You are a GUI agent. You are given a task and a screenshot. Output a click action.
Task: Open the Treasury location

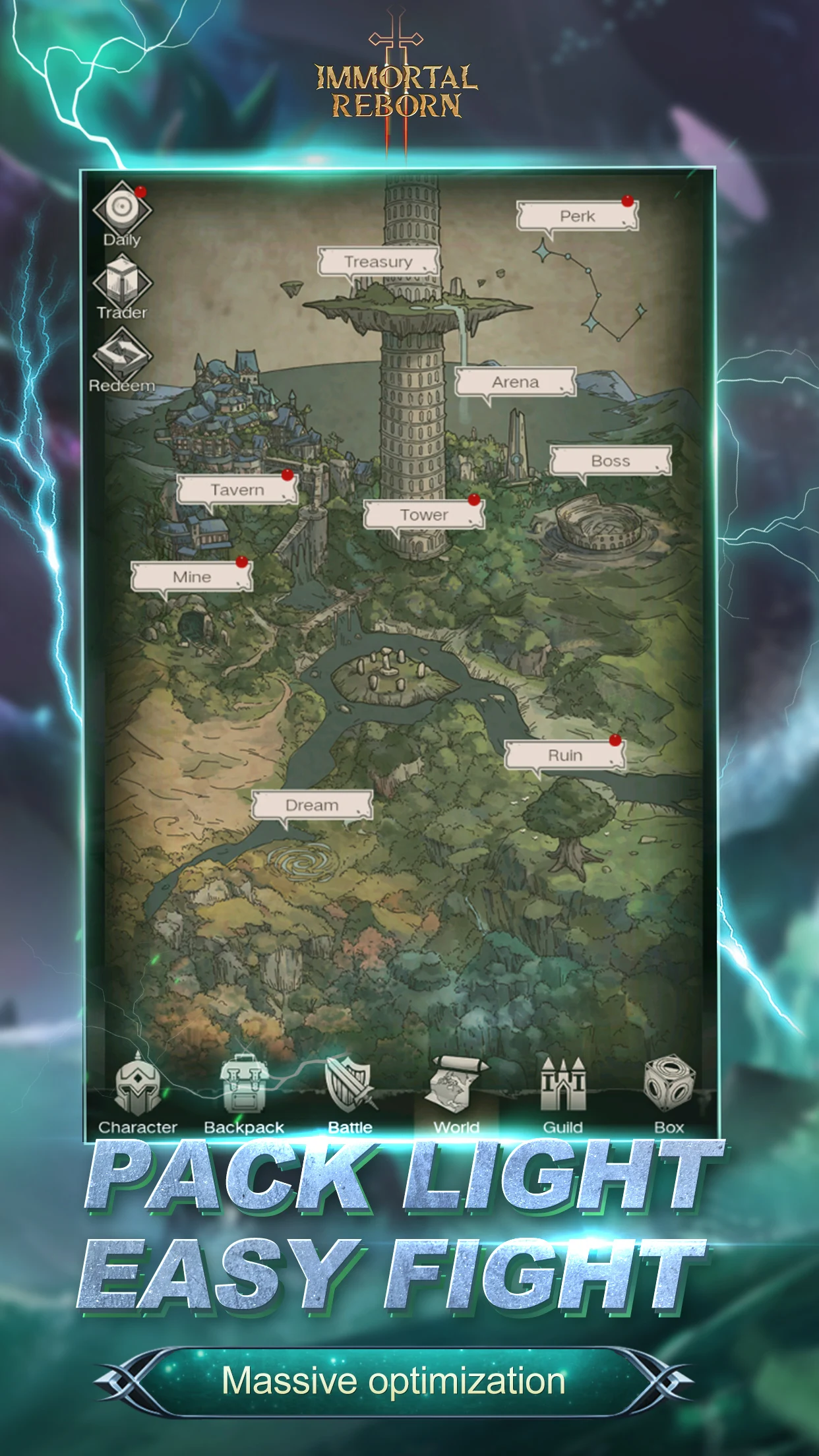point(378,262)
